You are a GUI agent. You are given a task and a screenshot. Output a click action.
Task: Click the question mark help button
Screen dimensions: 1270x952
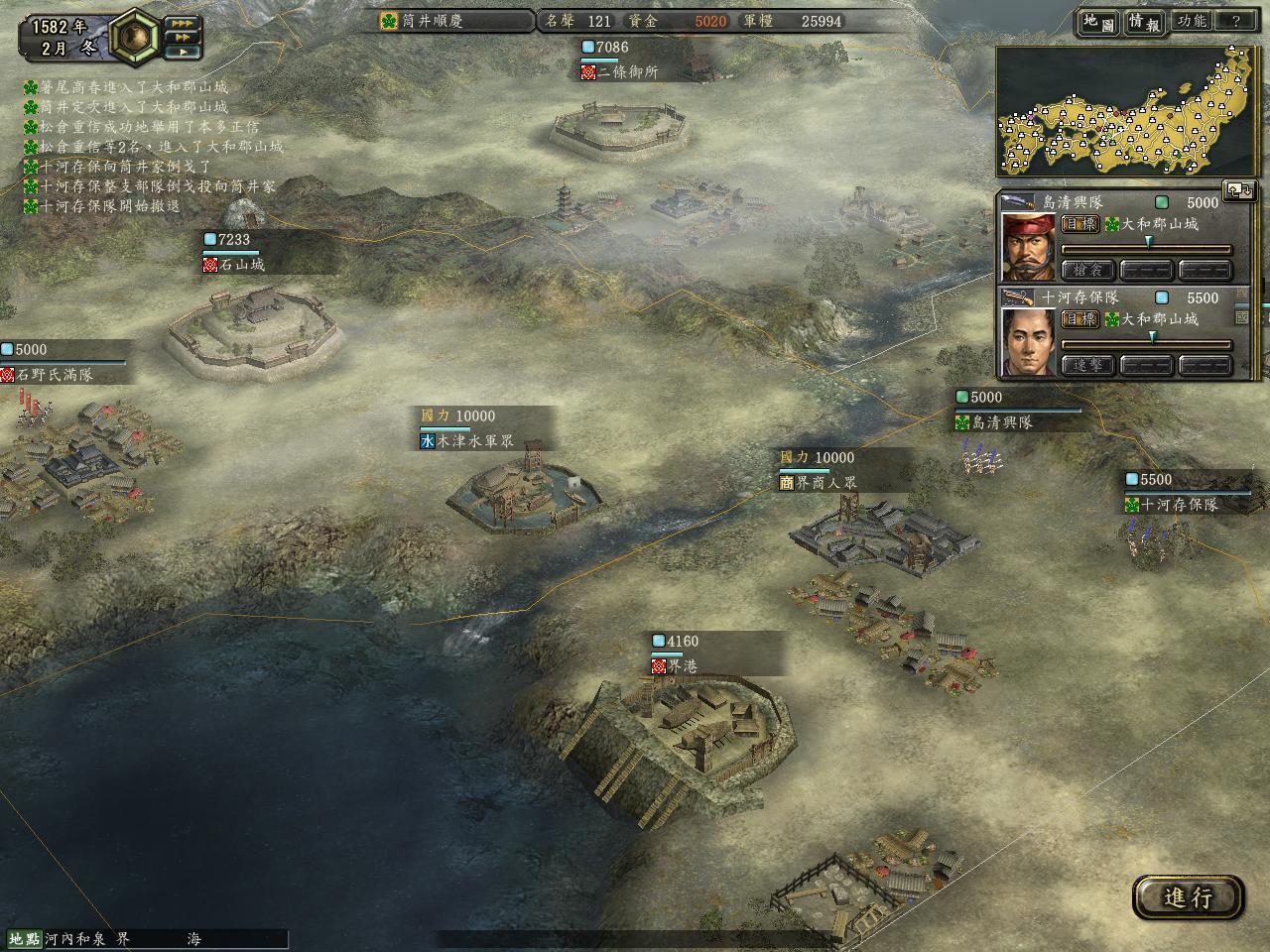[x=1235, y=22]
